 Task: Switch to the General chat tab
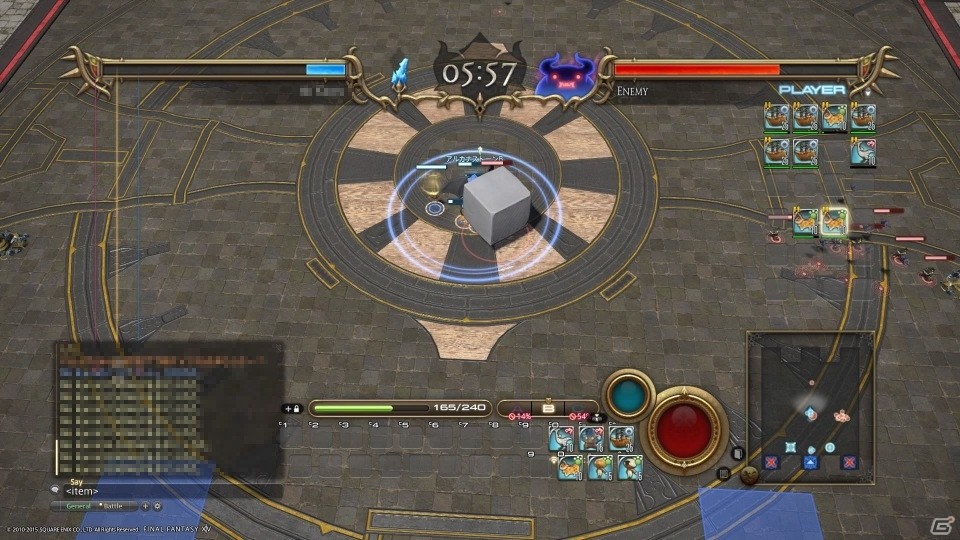pos(76,507)
